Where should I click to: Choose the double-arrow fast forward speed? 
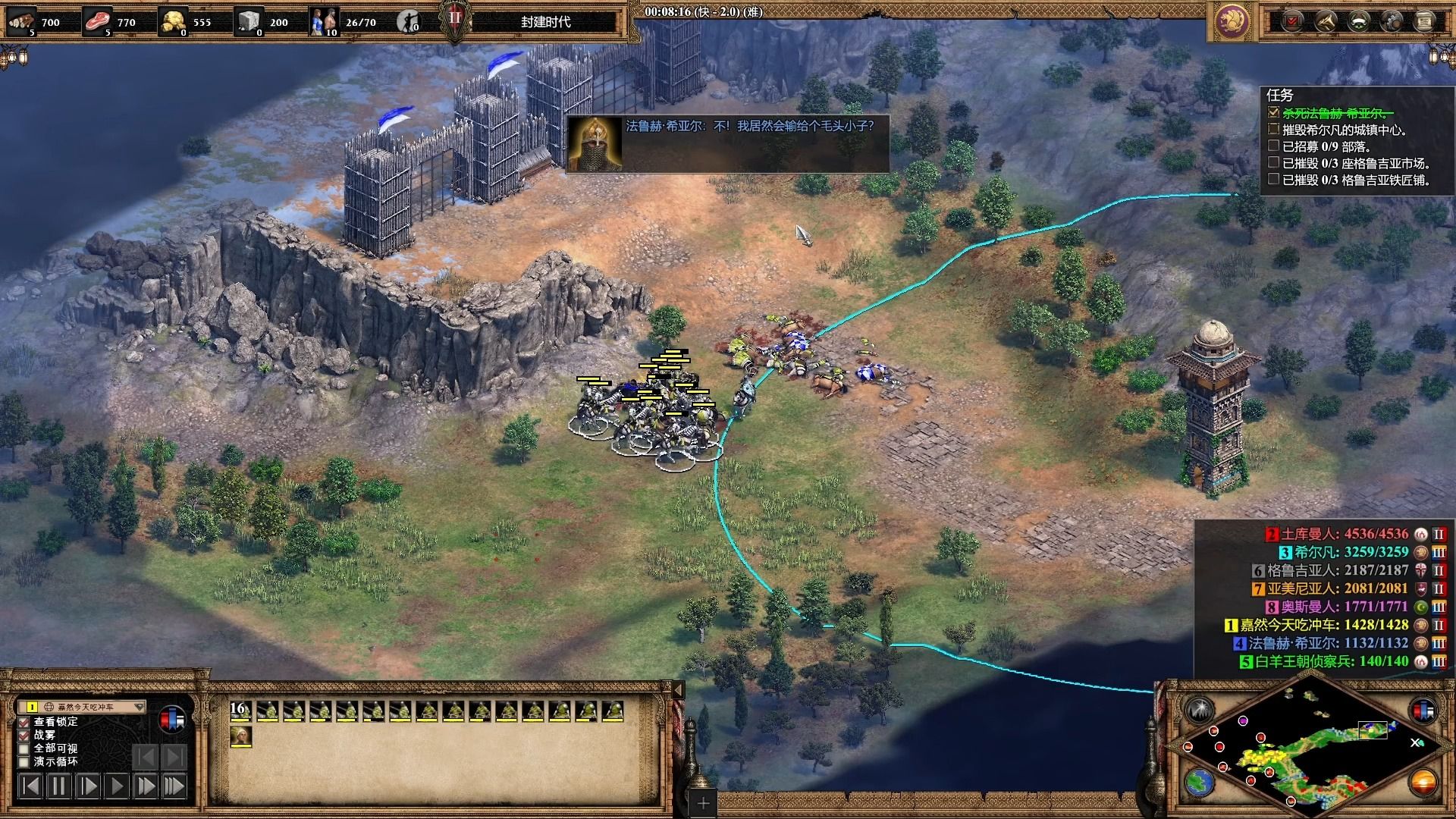point(145,786)
